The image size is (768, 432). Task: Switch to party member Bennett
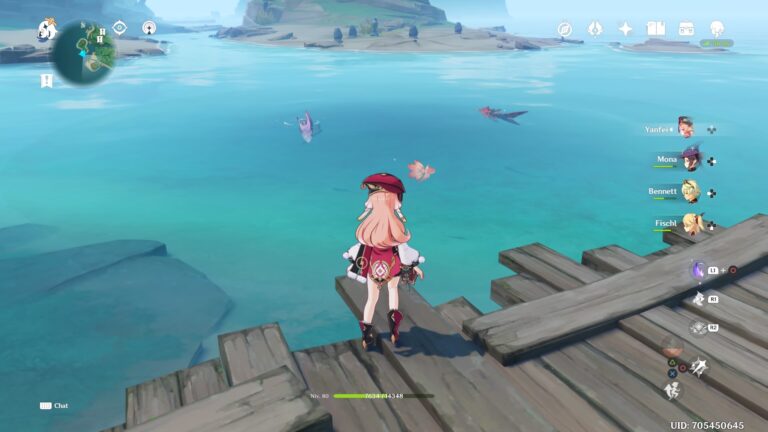pos(689,191)
